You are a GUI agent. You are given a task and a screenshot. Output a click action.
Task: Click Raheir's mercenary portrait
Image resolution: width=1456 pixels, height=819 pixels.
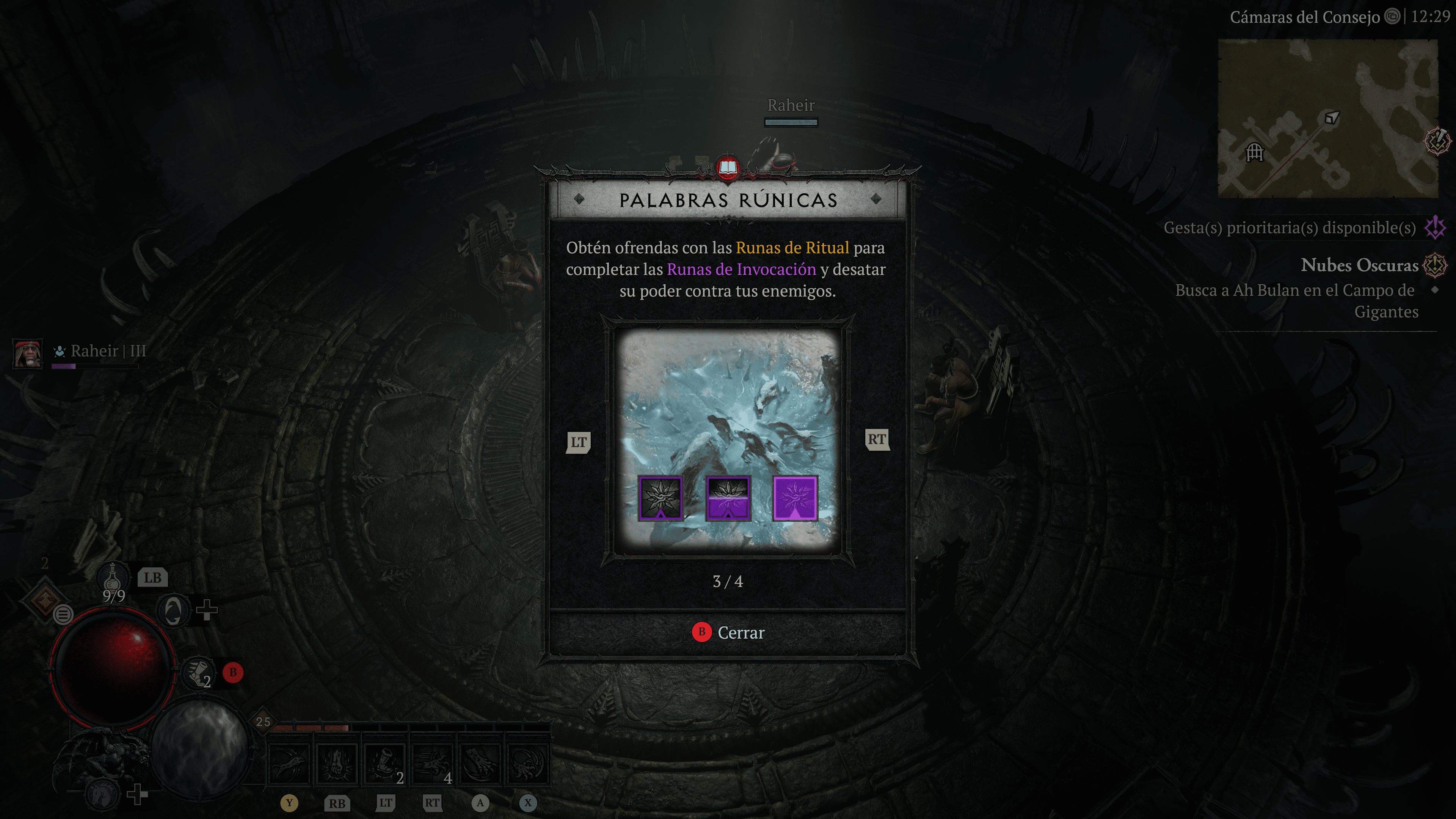[27, 353]
